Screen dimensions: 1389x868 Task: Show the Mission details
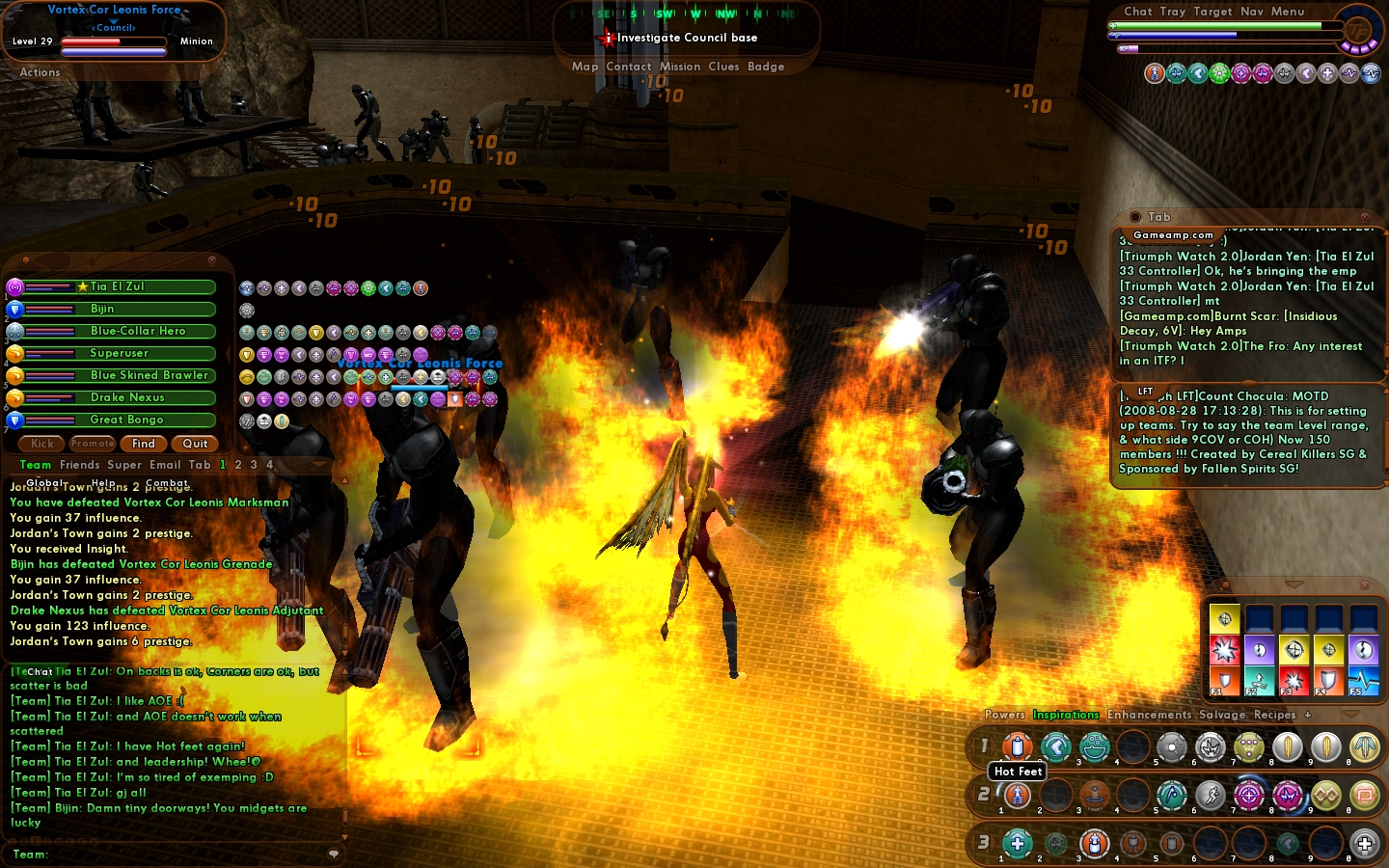pyautogui.click(x=680, y=67)
